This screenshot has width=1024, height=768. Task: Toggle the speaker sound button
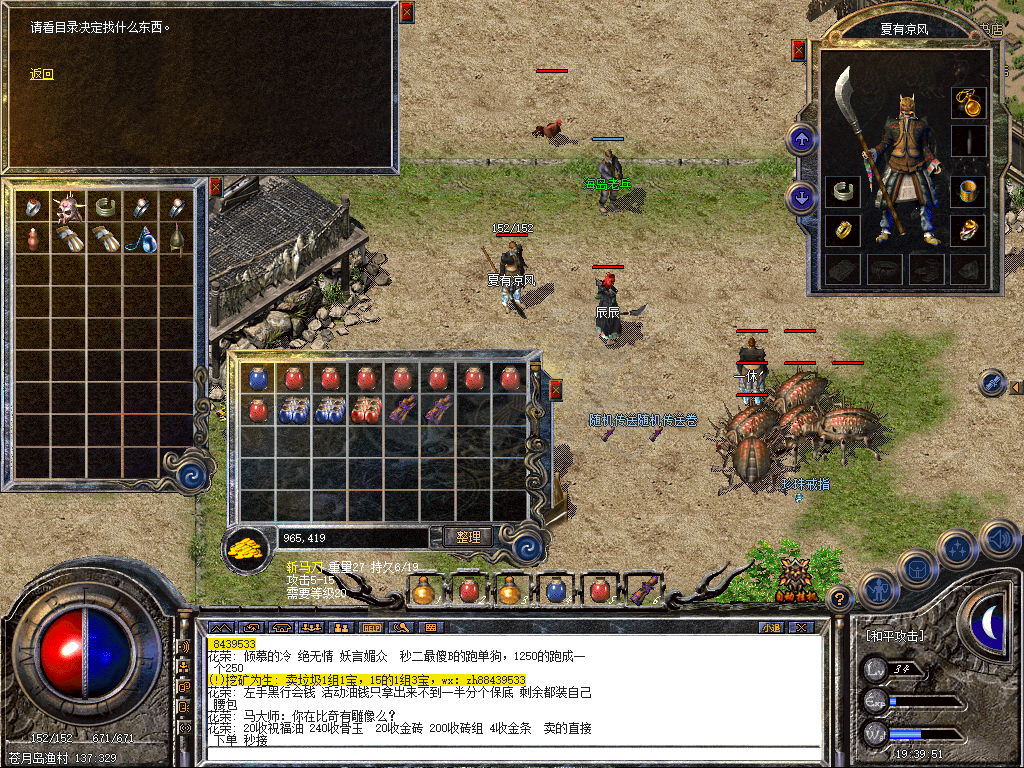998,540
